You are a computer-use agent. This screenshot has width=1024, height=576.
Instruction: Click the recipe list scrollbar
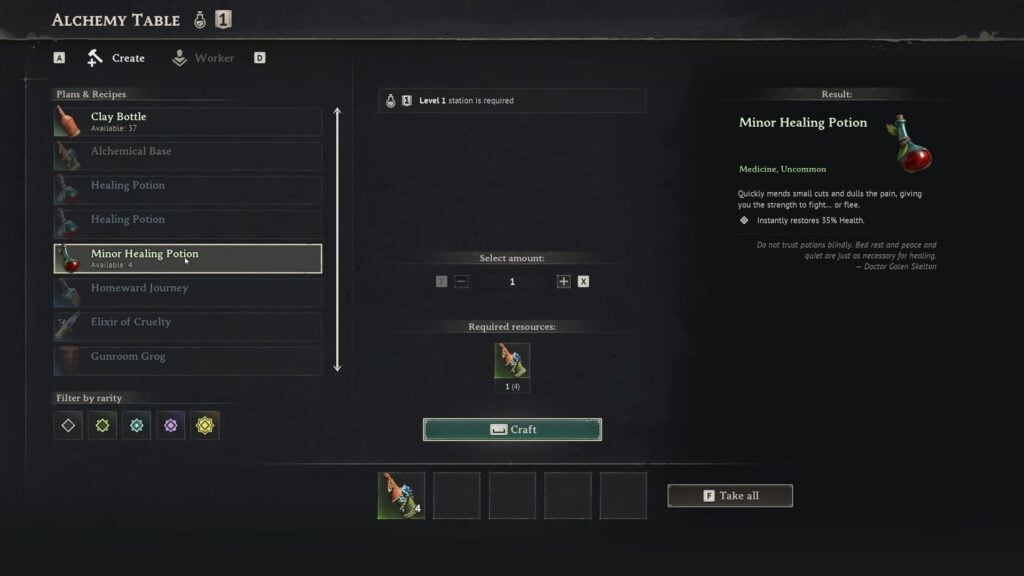pyautogui.click(x=337, y=240)
